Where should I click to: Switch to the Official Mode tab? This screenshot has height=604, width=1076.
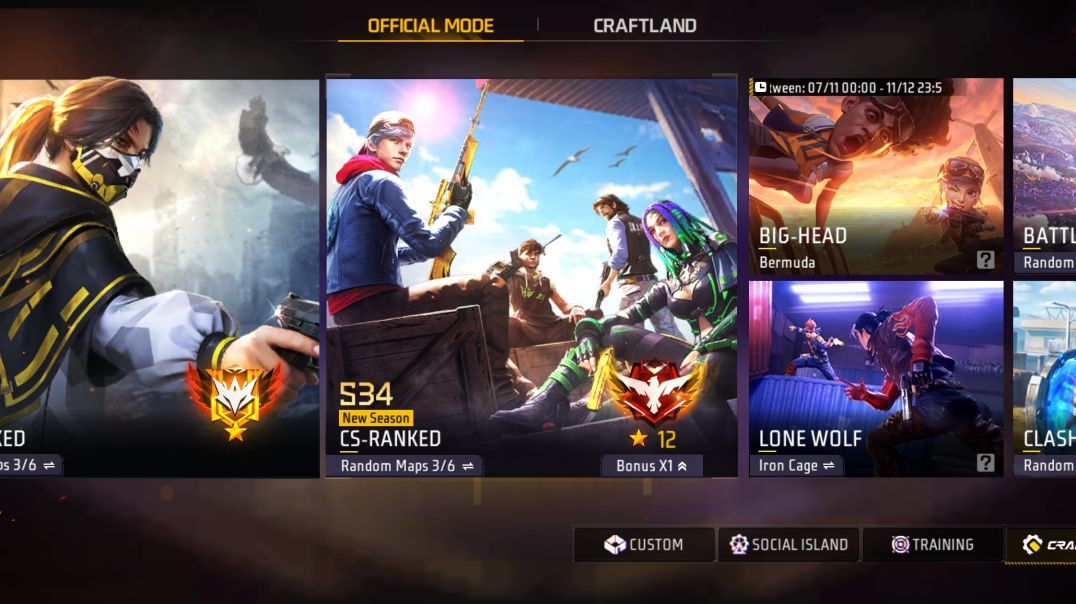430,26
